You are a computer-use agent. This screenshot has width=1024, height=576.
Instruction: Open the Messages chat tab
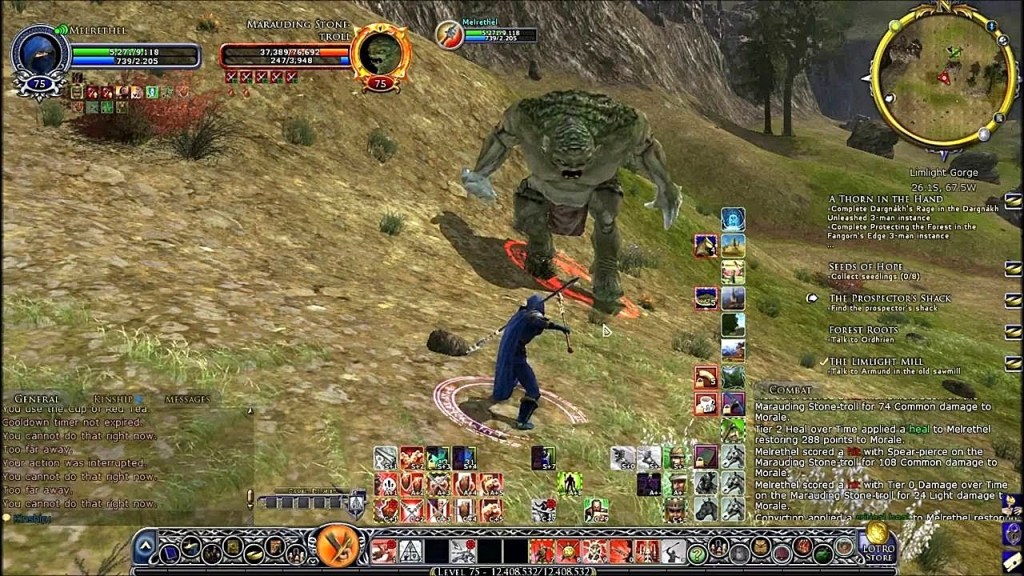coord(186,399)
